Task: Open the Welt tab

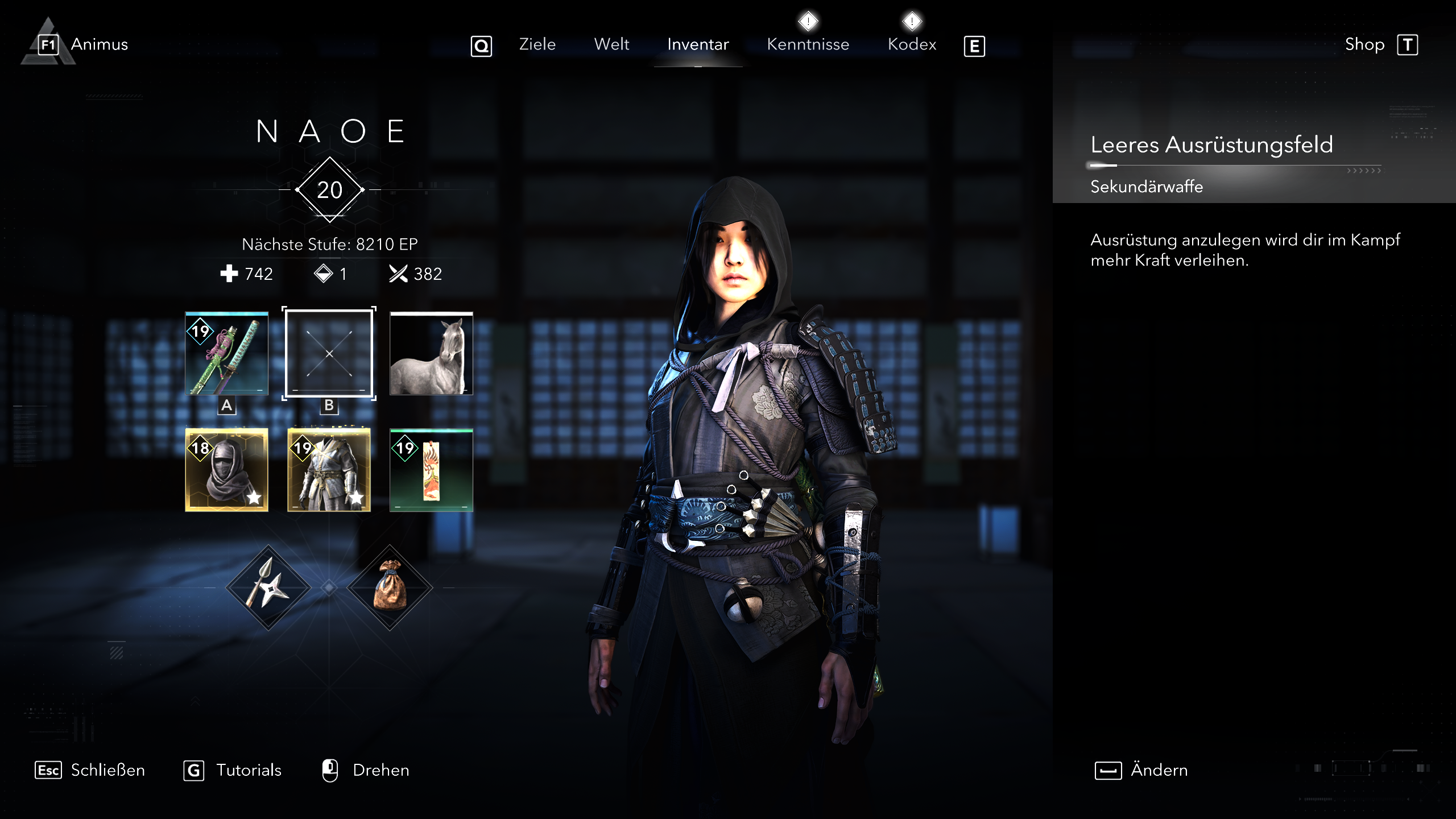Action: [x=611, y=44]
